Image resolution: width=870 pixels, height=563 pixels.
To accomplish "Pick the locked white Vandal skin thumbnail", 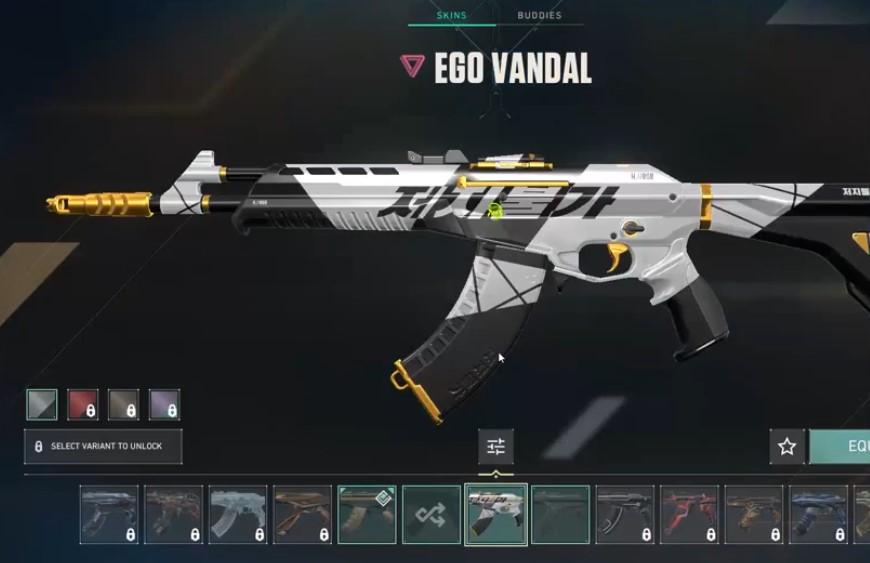I will click(x=238, y=515).
